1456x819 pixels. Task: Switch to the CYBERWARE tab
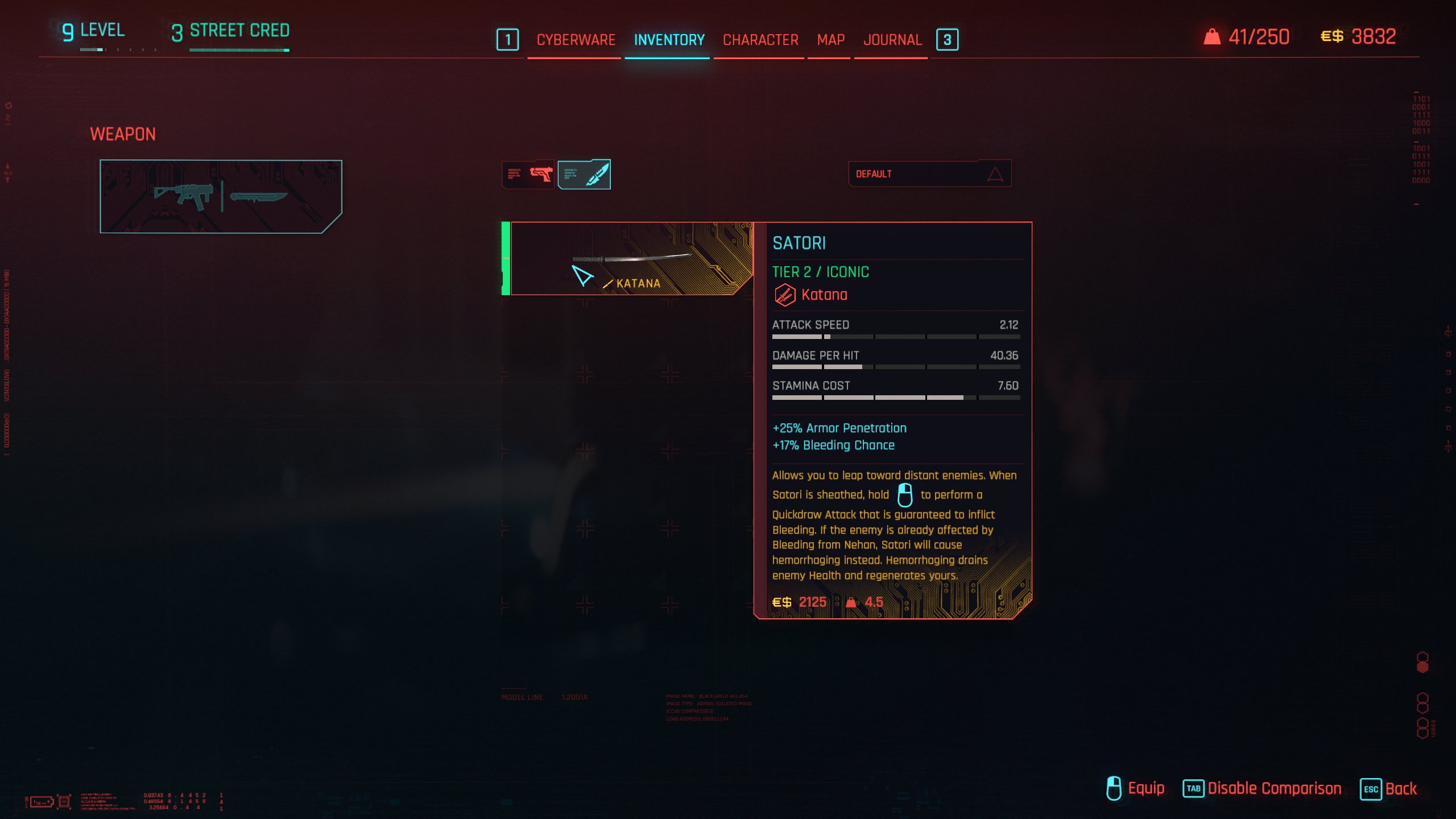point(575,40)
